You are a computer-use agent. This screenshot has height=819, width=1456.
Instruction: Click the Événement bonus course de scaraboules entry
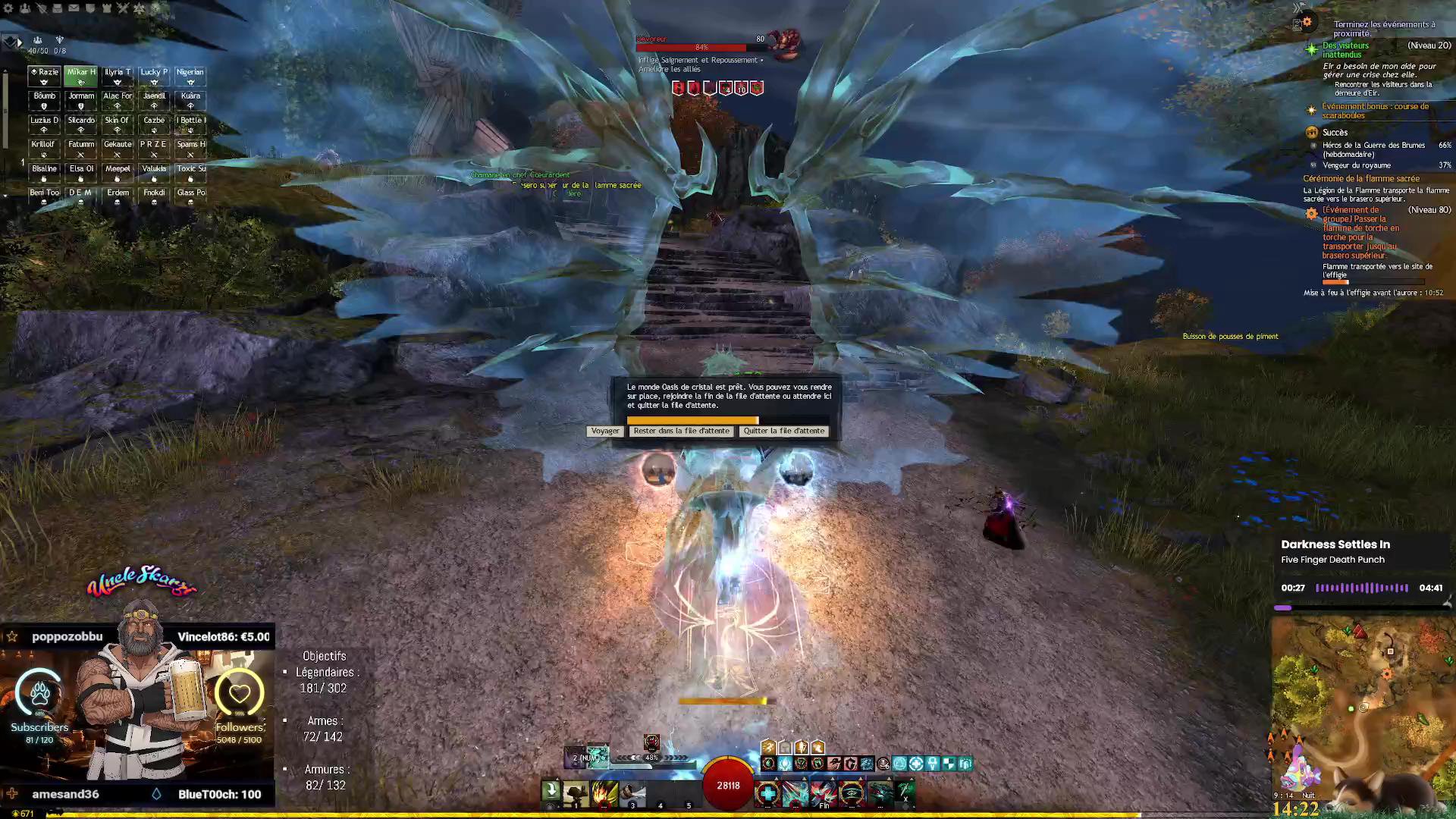pyautogui.click(x=1375, y=111)
